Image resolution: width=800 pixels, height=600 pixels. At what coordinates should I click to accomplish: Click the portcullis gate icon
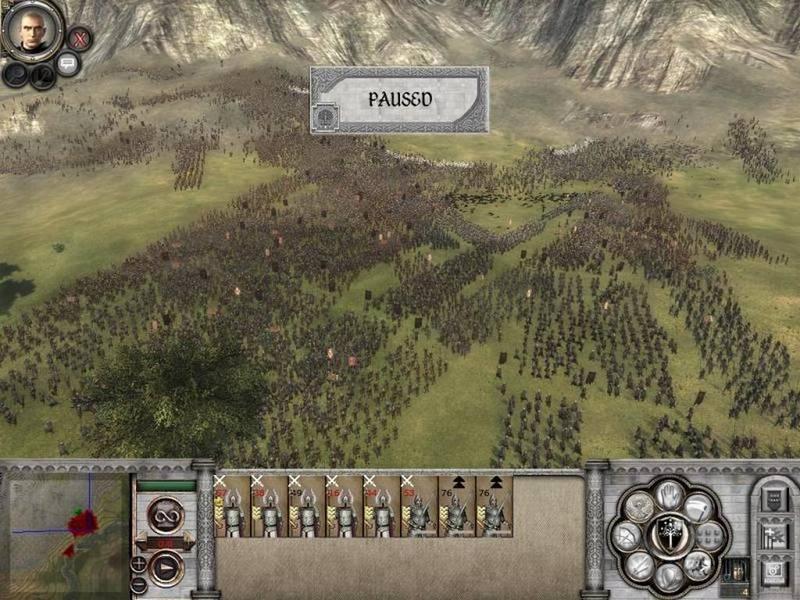[x=735, y=568]
